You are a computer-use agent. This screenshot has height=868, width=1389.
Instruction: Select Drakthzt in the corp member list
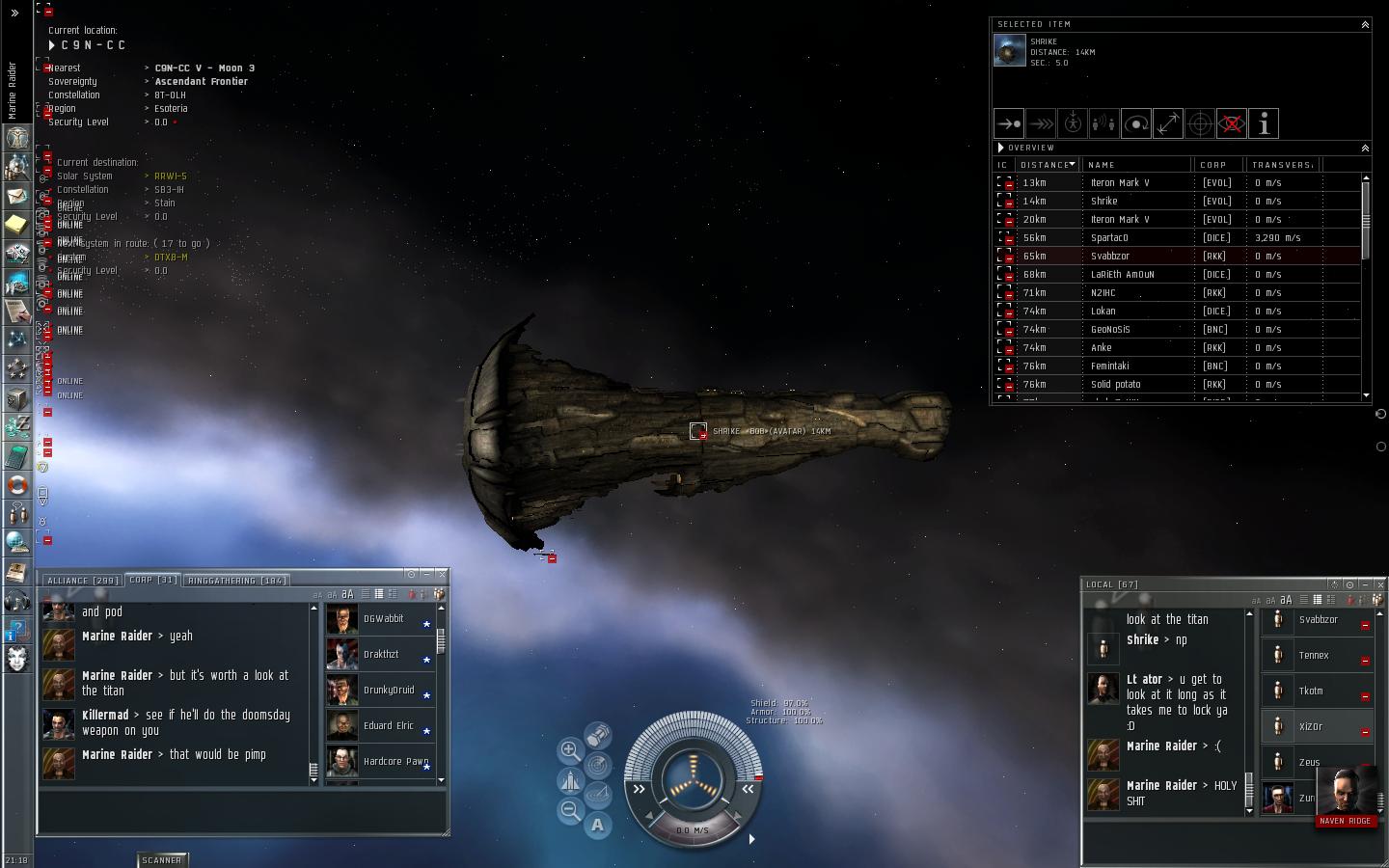coord(381,655)
